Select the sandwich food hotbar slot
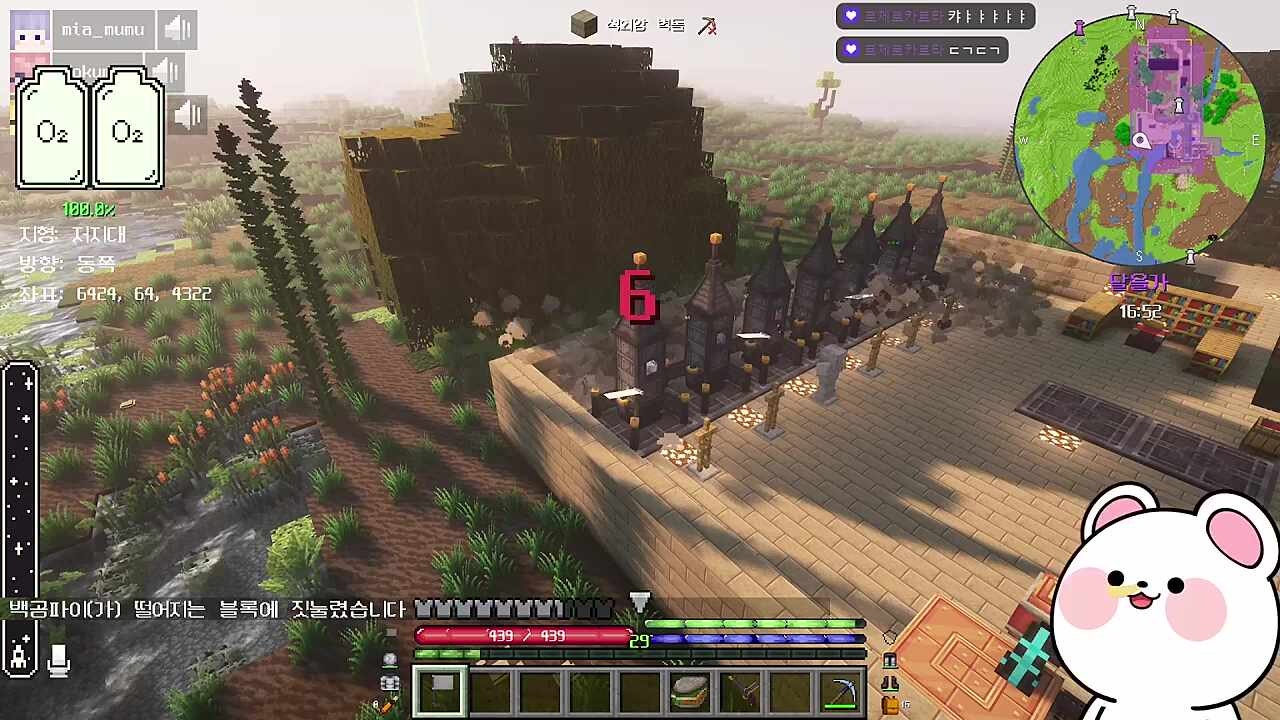 pyautogui.click(x=690, y=692)
